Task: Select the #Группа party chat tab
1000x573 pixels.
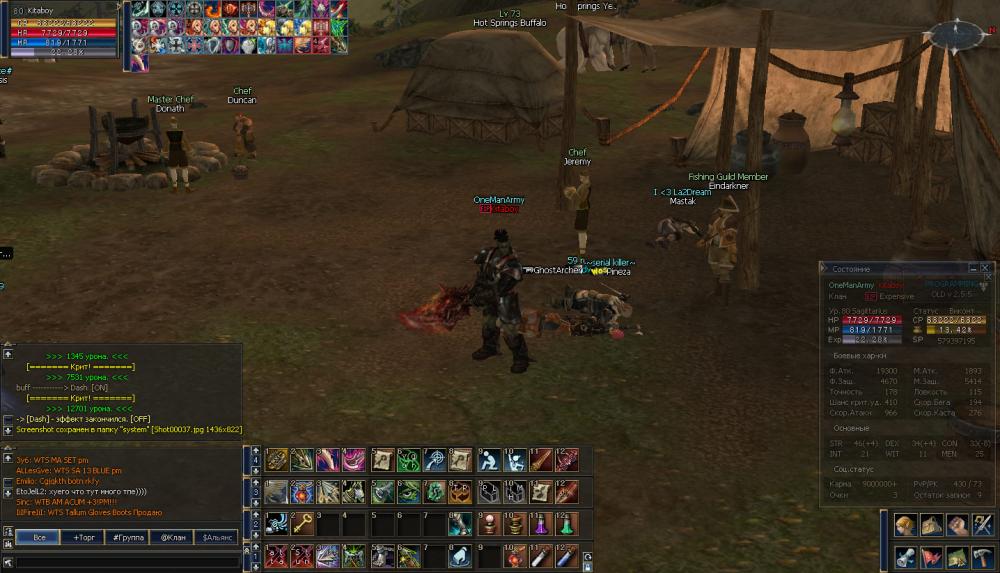Action: (x=127, y=538)
